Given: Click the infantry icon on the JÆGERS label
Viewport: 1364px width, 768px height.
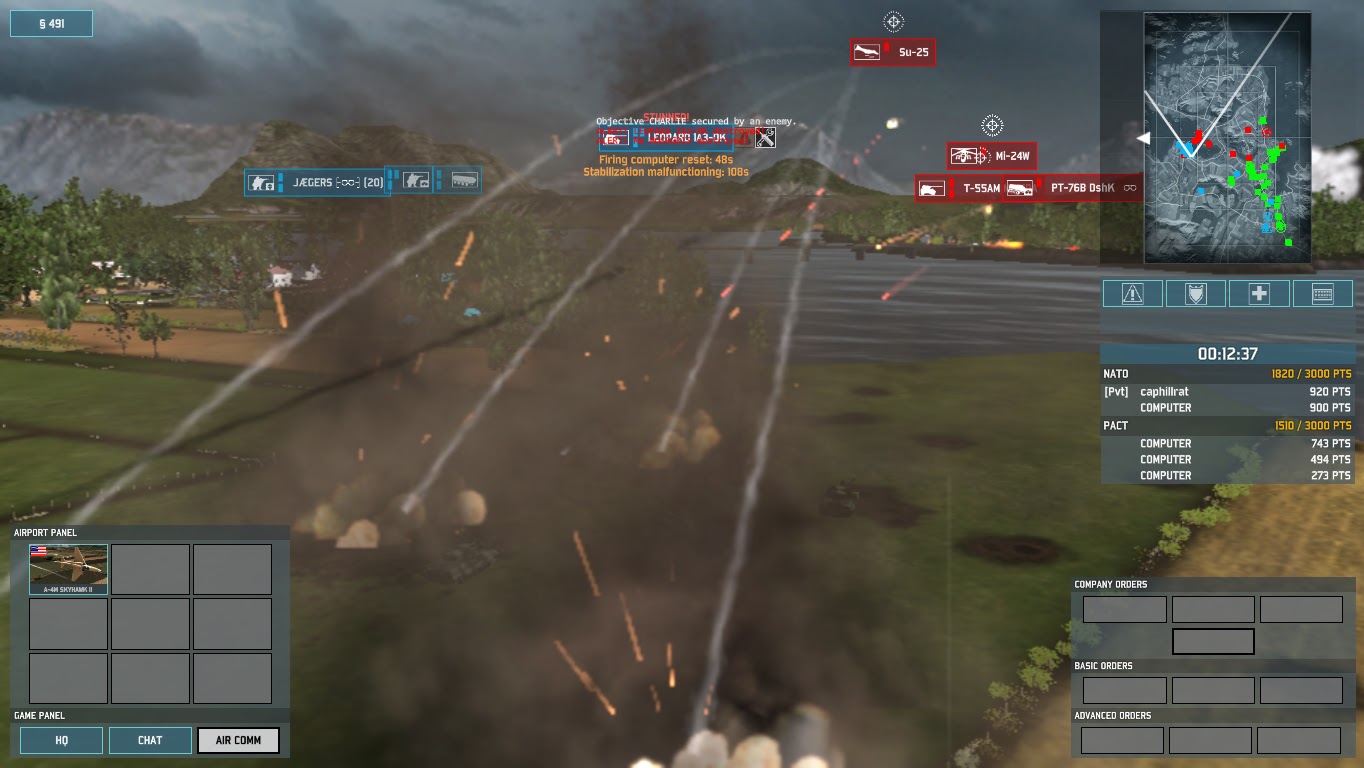Looking at the screenshot, I should (262, 181).
